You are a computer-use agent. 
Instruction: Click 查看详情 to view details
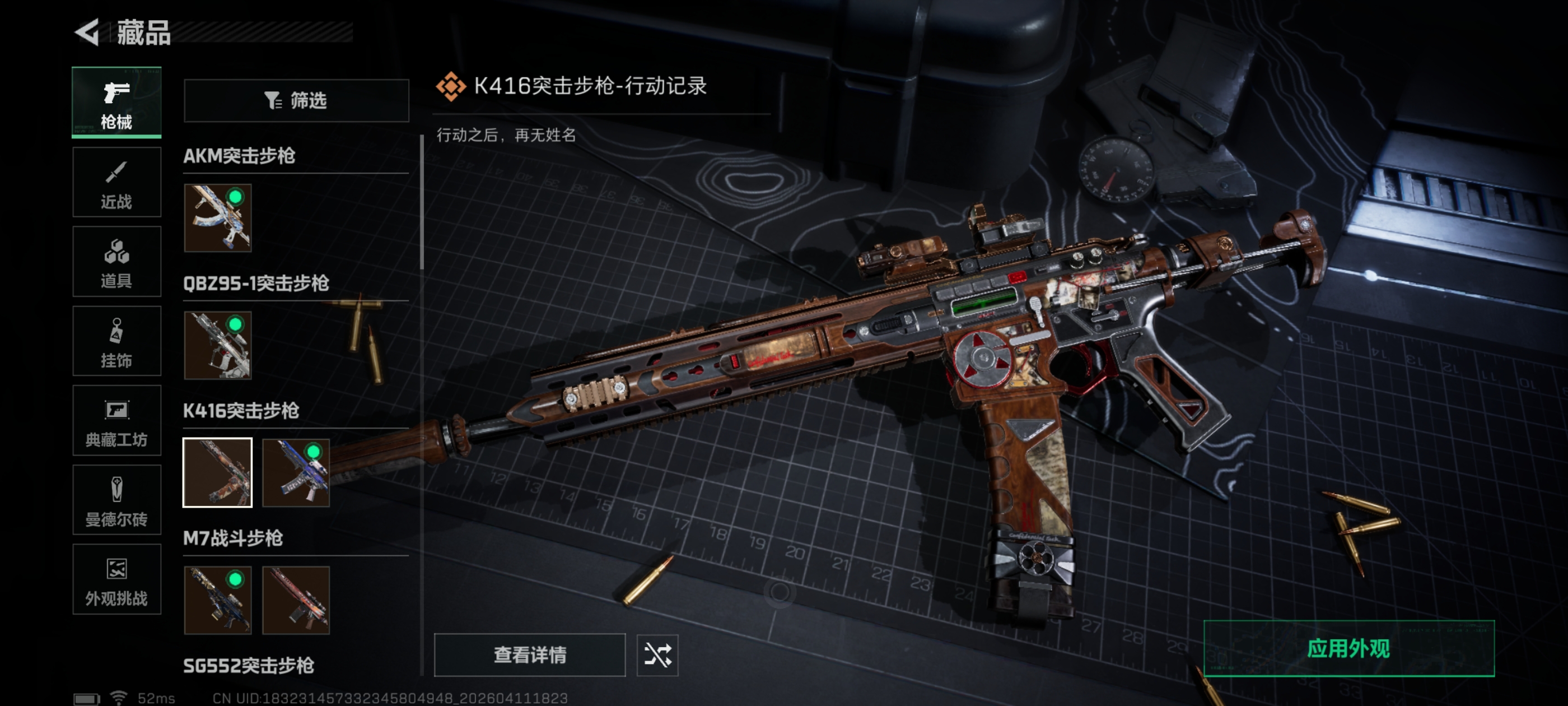[530, 655]
